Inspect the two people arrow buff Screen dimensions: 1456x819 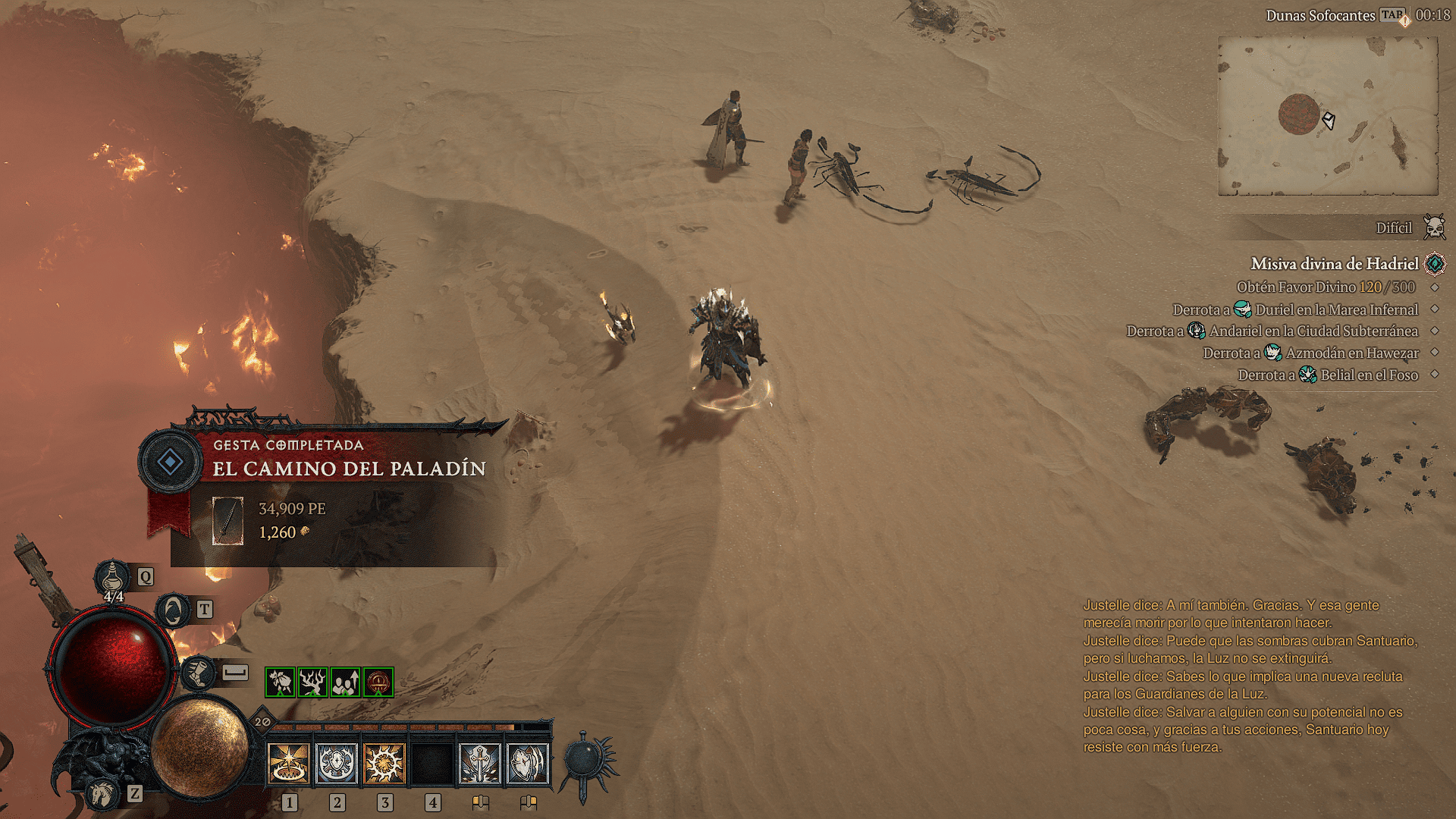coord(345,682)
